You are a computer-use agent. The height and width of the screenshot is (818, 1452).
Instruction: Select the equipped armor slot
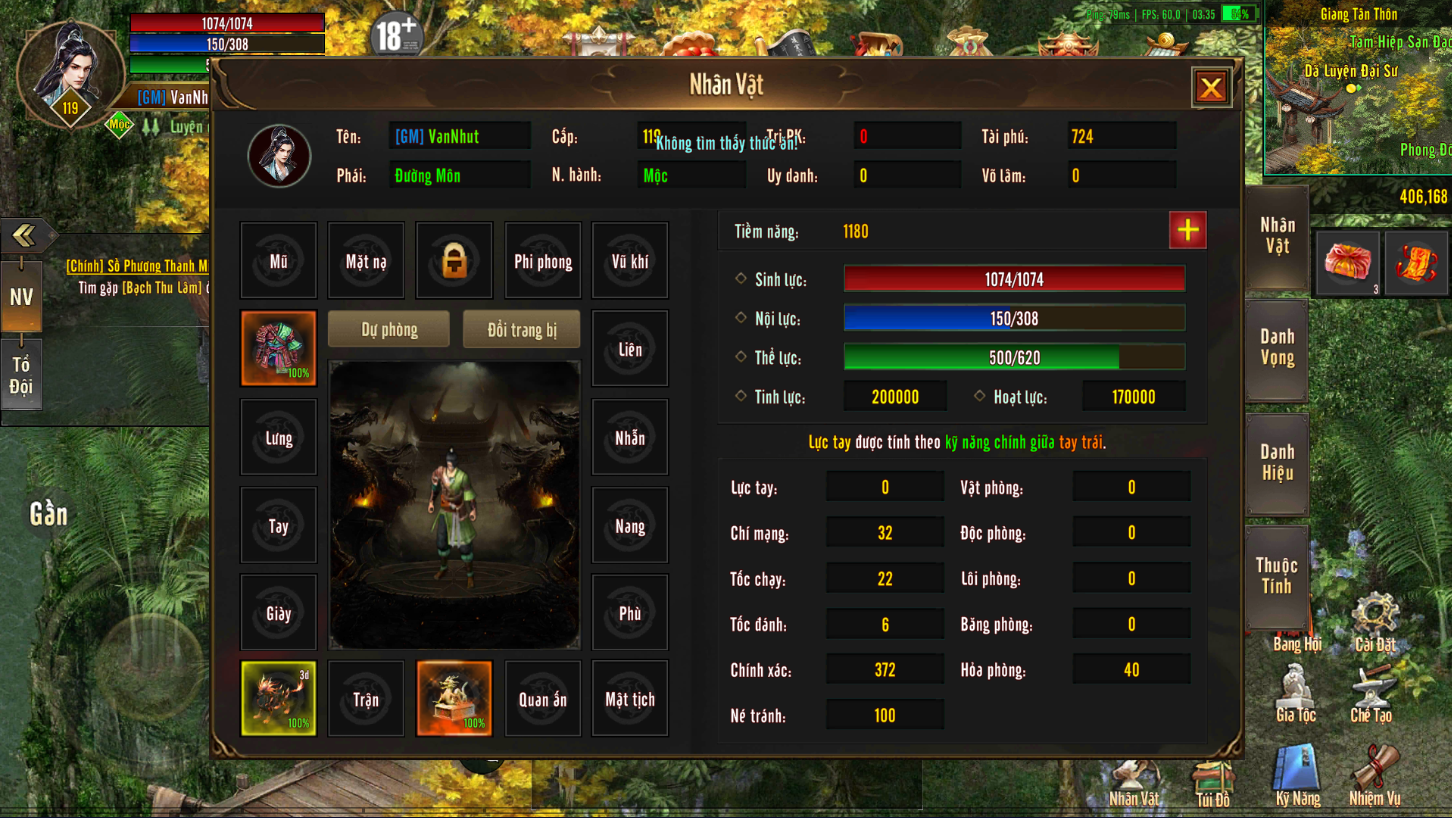pos(278,348)
